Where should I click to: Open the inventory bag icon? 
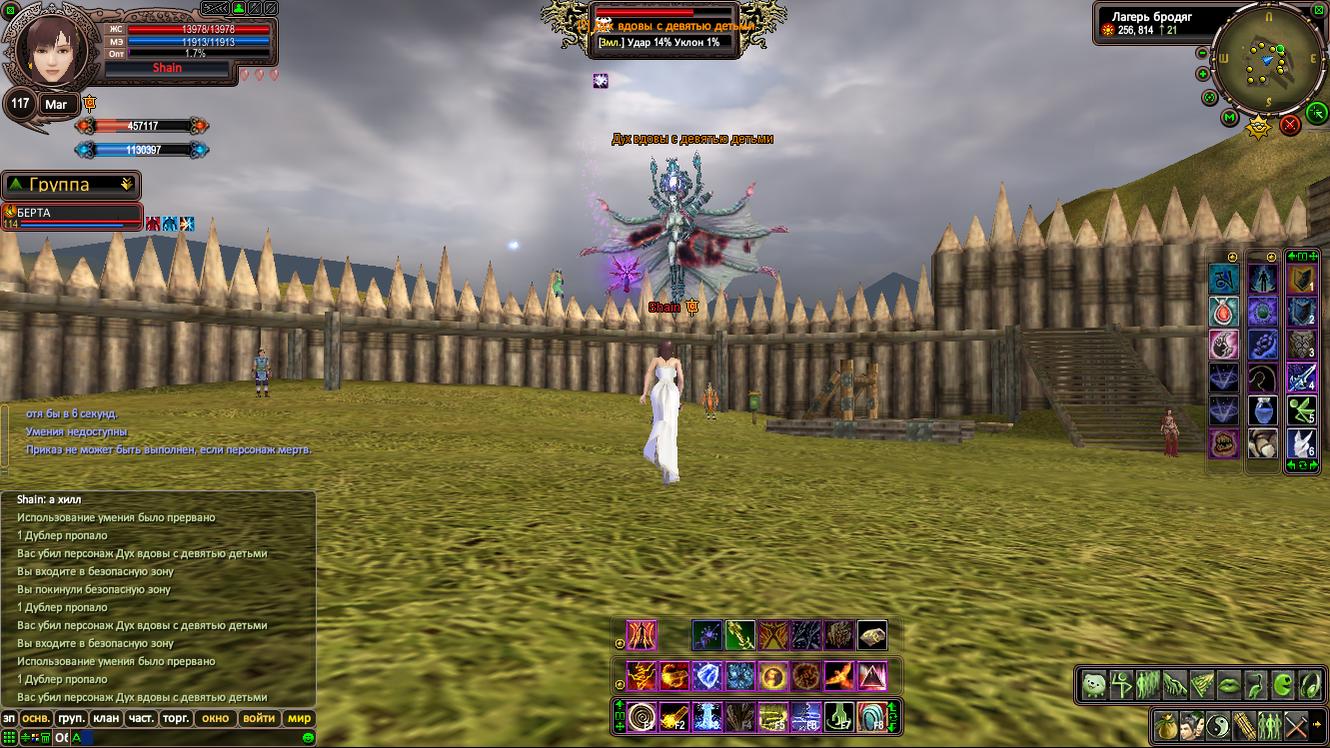click(1165, 724)
